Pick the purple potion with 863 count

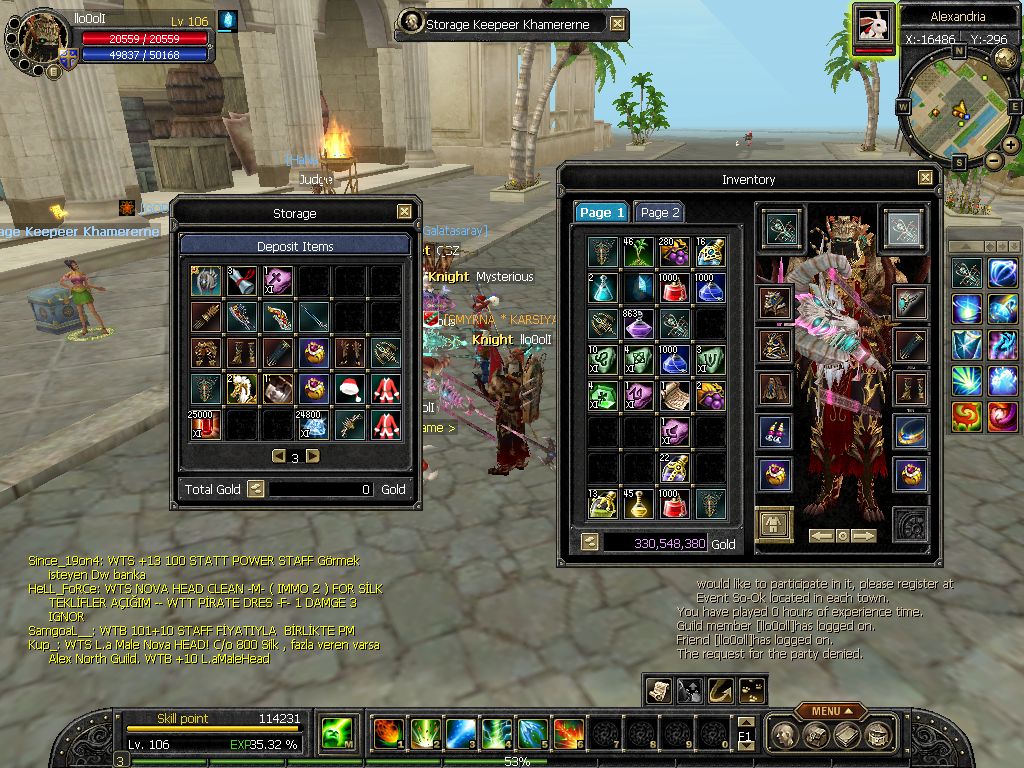pyautogui.click(x=638, y=323)
